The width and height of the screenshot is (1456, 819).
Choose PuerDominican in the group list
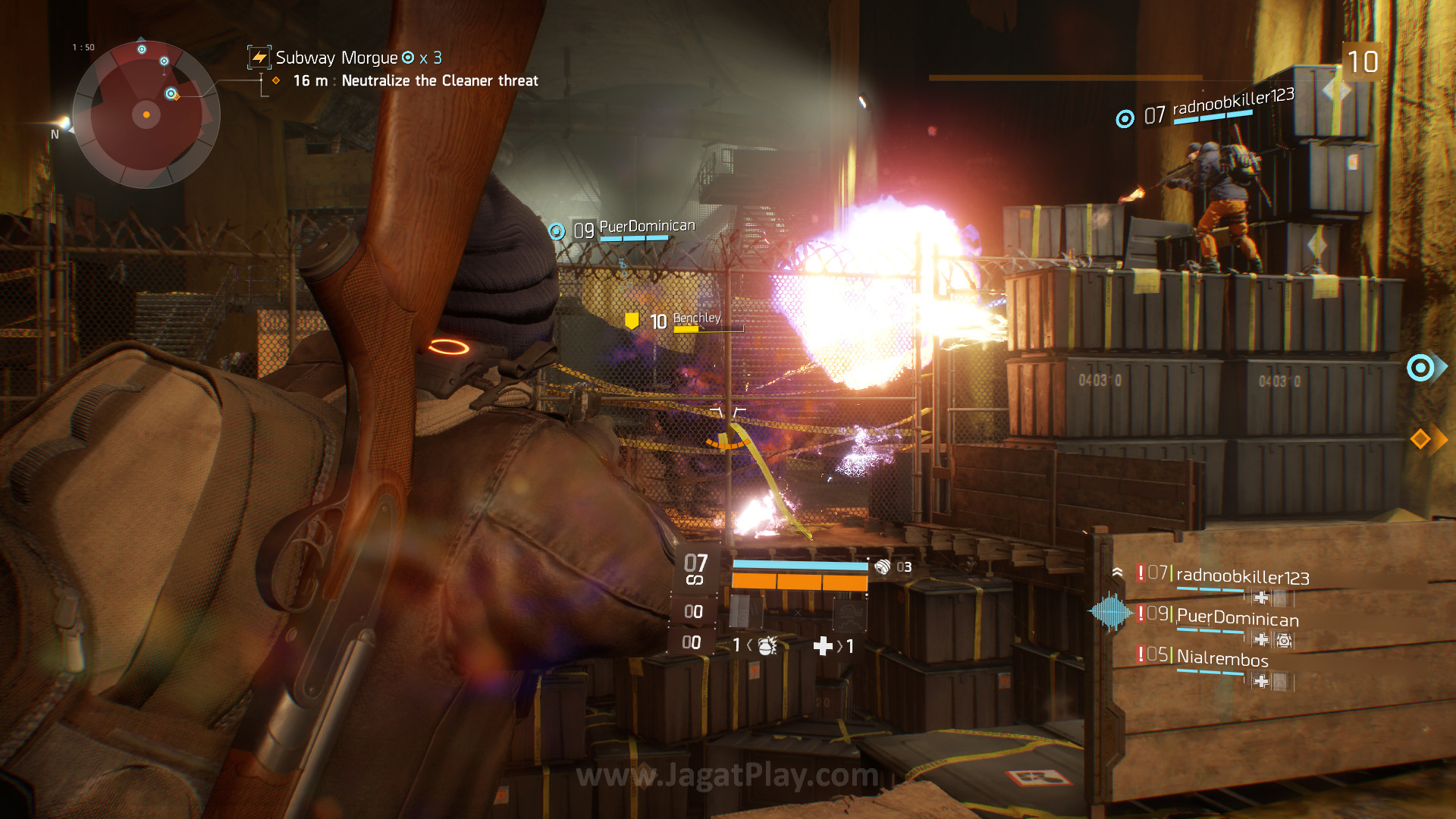pyautogui.click(x=1237, y=619)
